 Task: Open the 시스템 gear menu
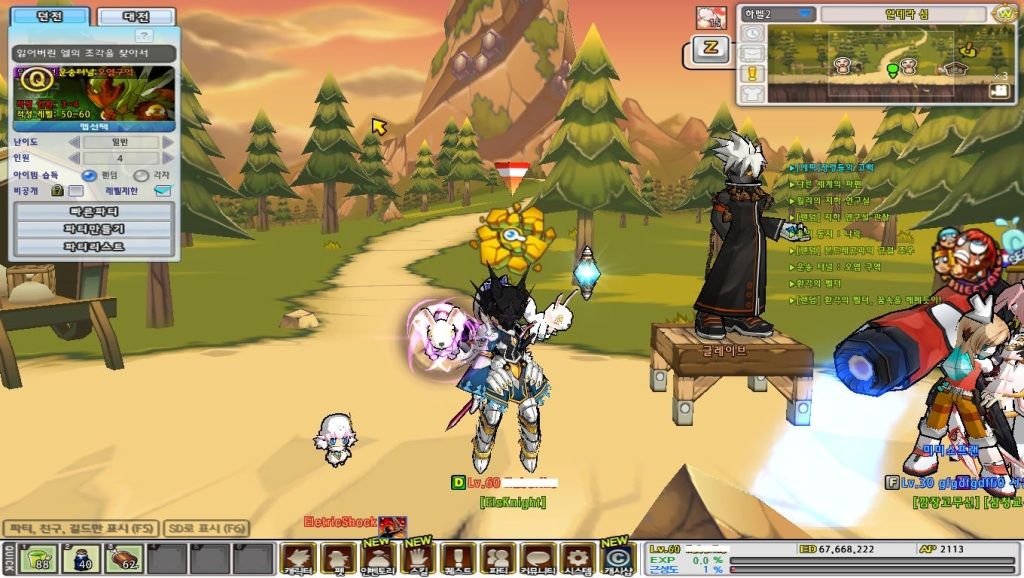tap(576, 558)
